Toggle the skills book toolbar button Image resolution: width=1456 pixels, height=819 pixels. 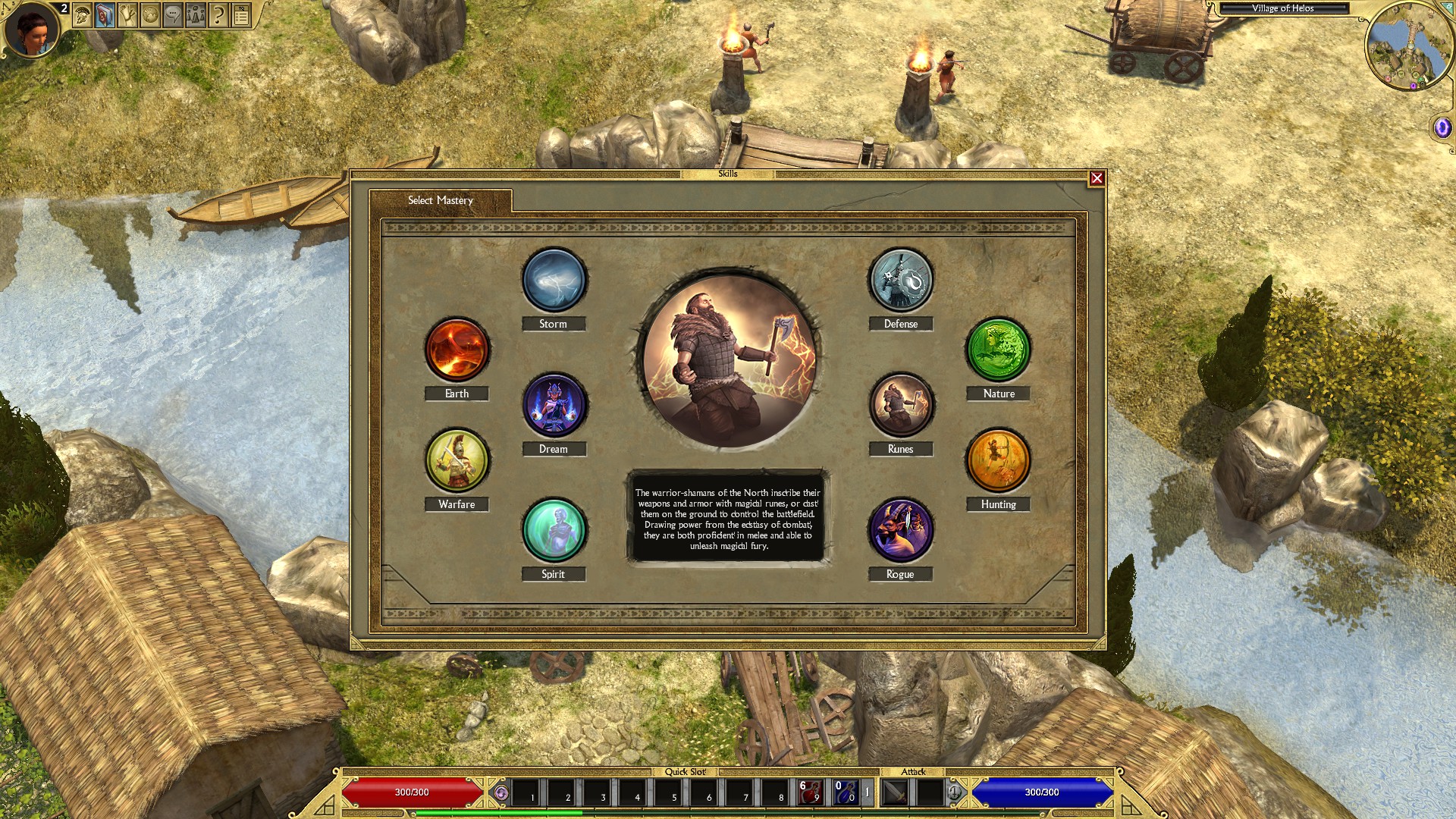(105, 14)
